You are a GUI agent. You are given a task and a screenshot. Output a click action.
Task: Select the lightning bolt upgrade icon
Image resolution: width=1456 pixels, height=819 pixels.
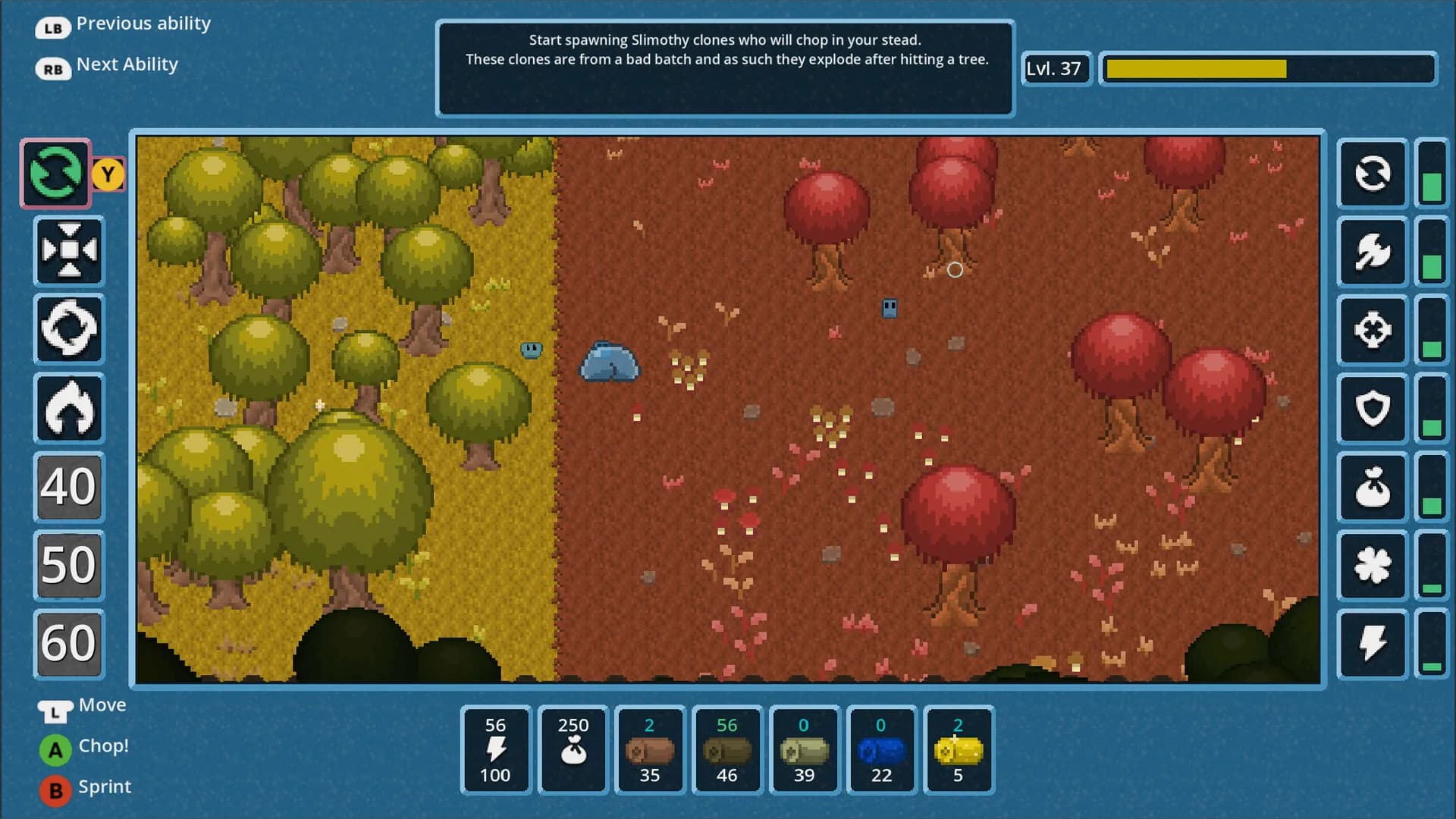(x=1373, y=644)
